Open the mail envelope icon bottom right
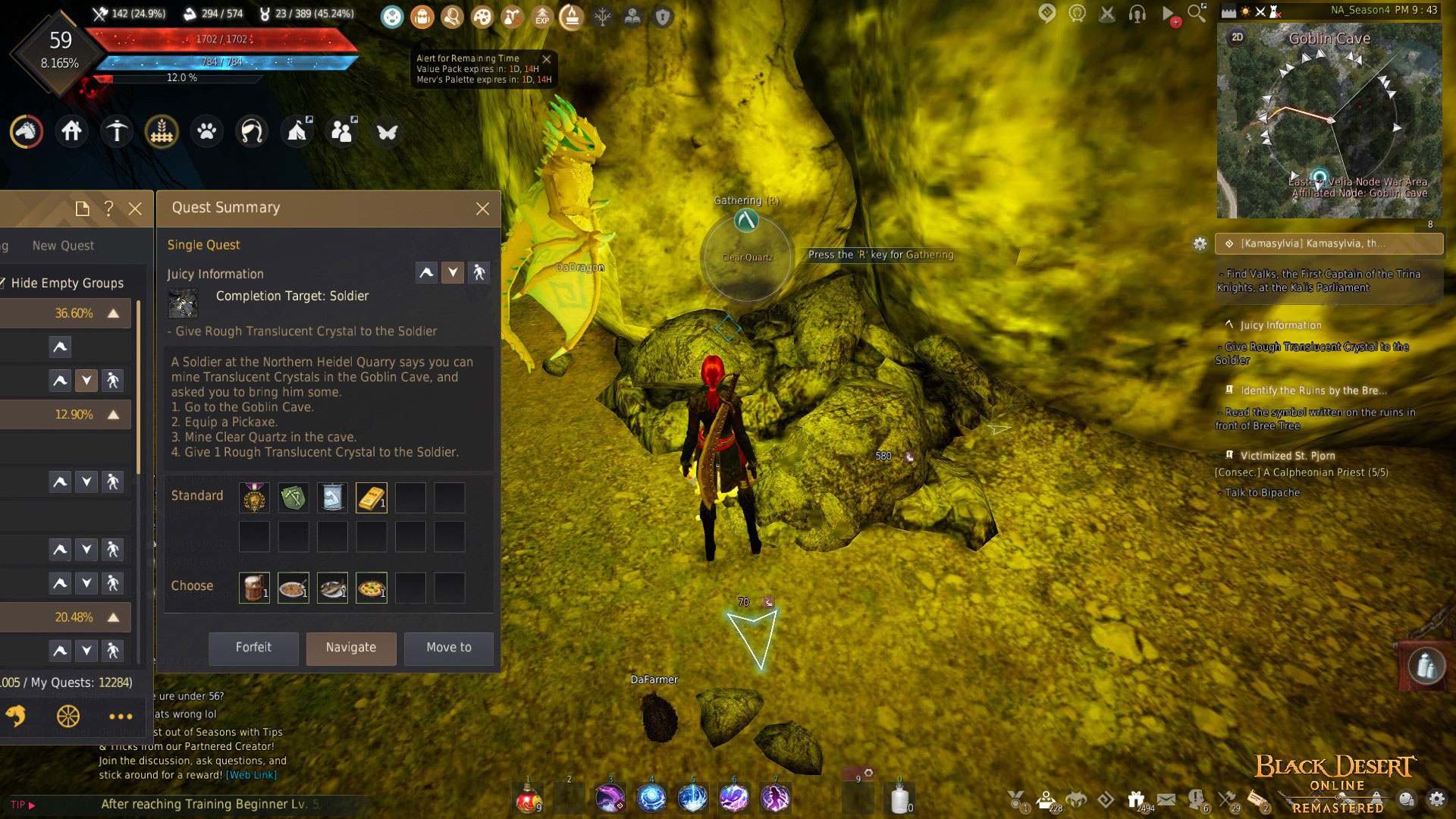Screen dimensions: 1456x819 click(x=1167, y=801)
